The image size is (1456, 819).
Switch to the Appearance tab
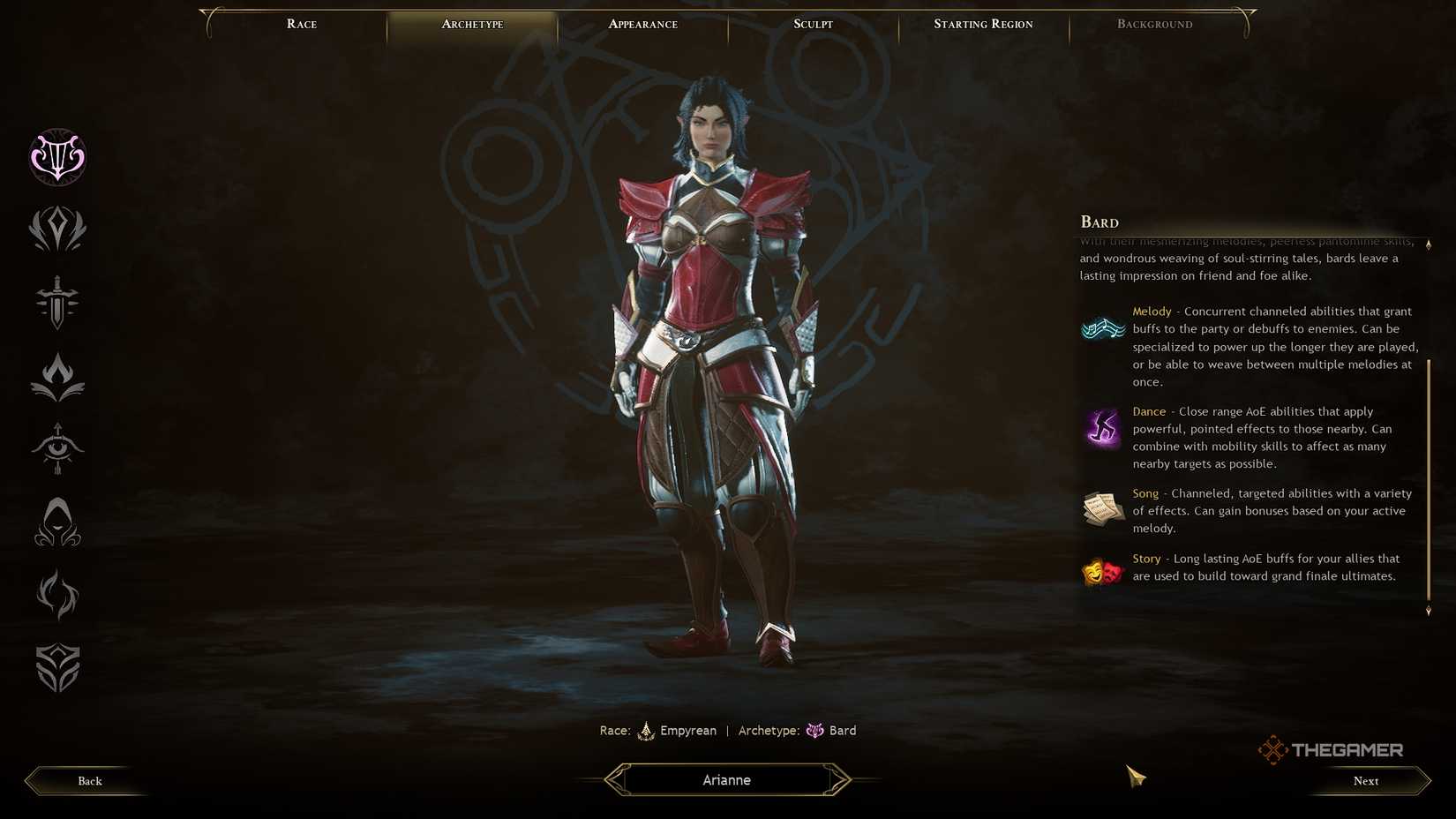[x=642, y=24]
